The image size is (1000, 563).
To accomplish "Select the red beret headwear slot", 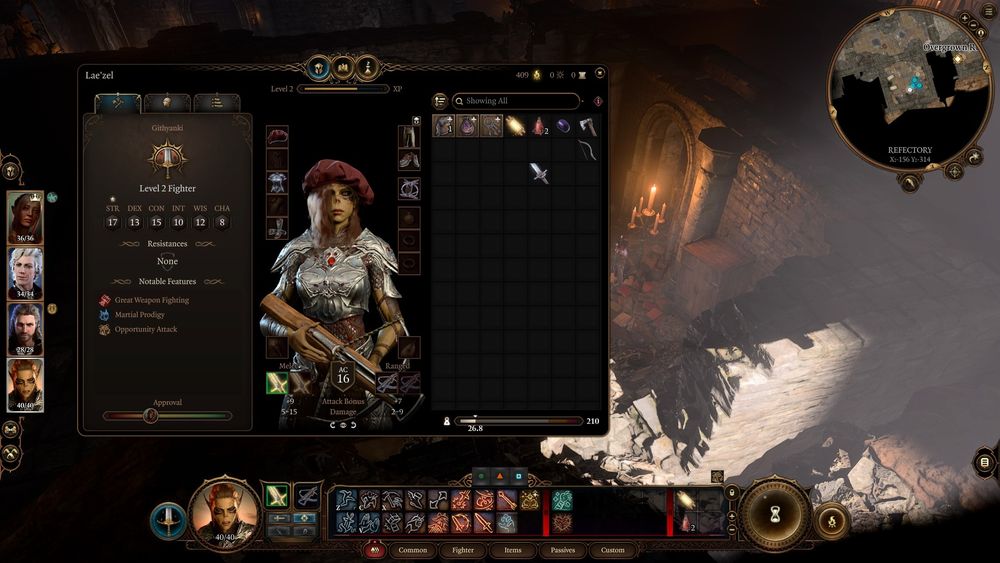I will 277,136.
